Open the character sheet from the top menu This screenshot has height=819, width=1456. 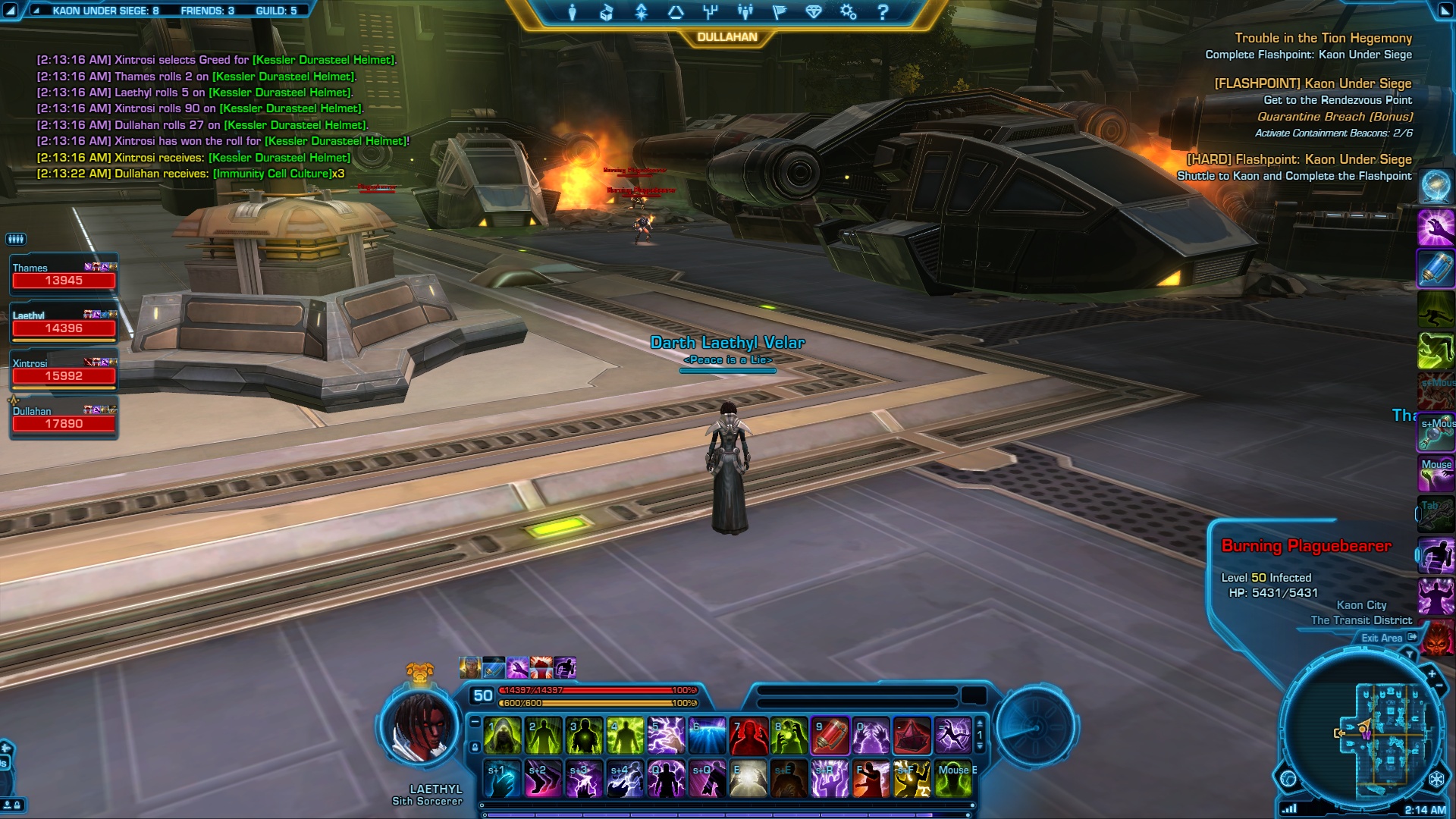(x=573, y=12)
